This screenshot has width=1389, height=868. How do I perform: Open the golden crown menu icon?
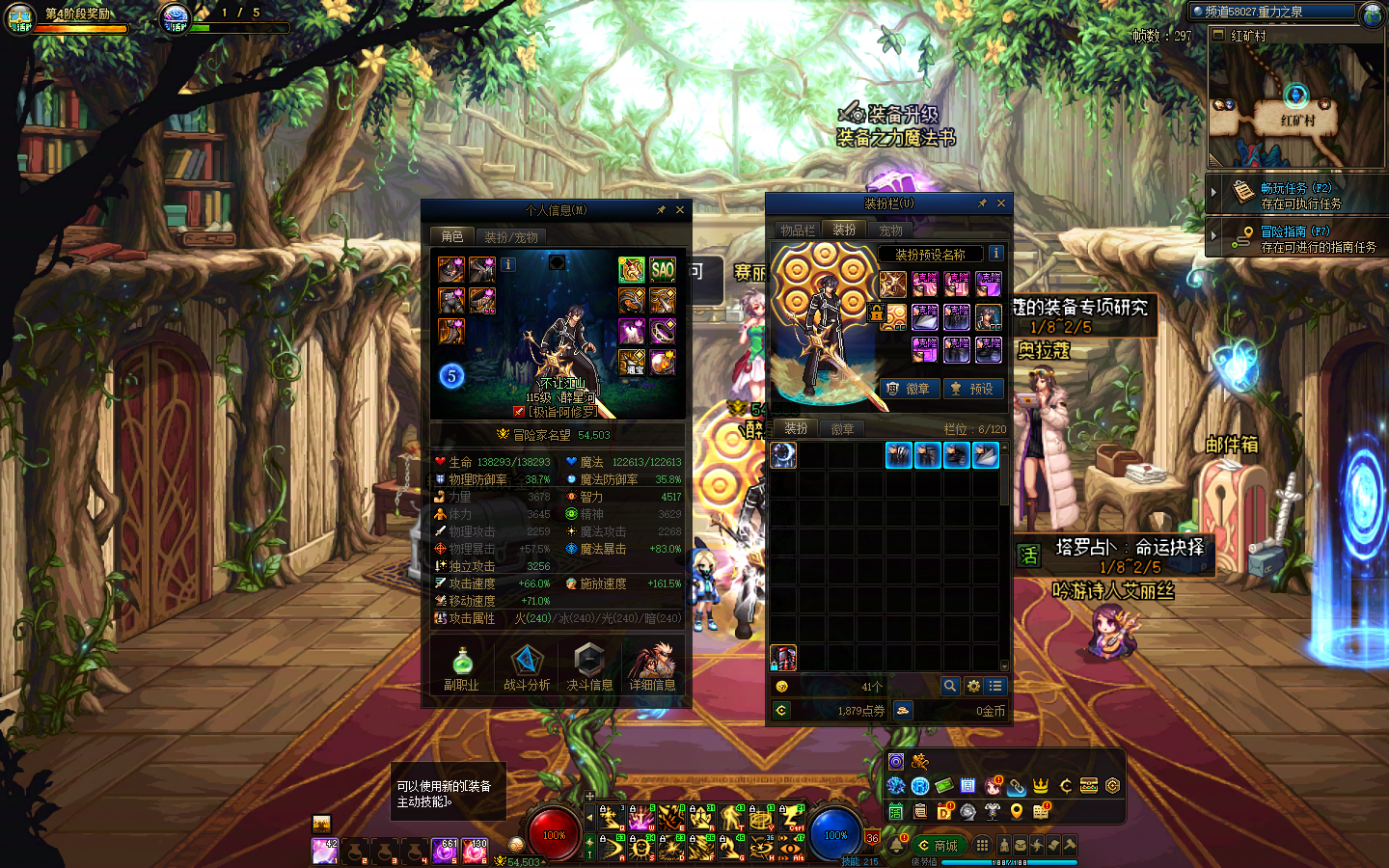coord(1041,786)
